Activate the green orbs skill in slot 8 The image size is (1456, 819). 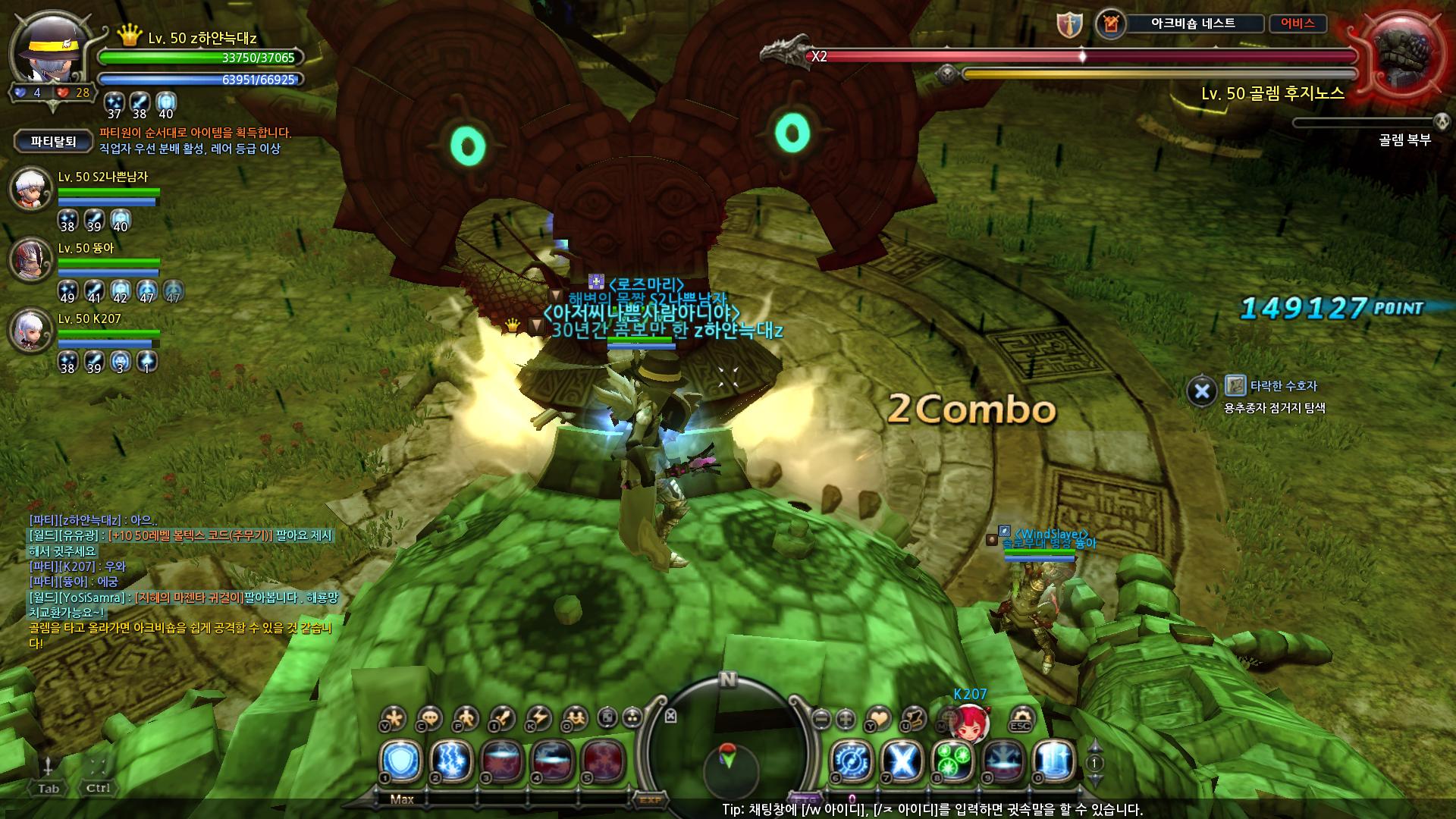tap(954, 761)
